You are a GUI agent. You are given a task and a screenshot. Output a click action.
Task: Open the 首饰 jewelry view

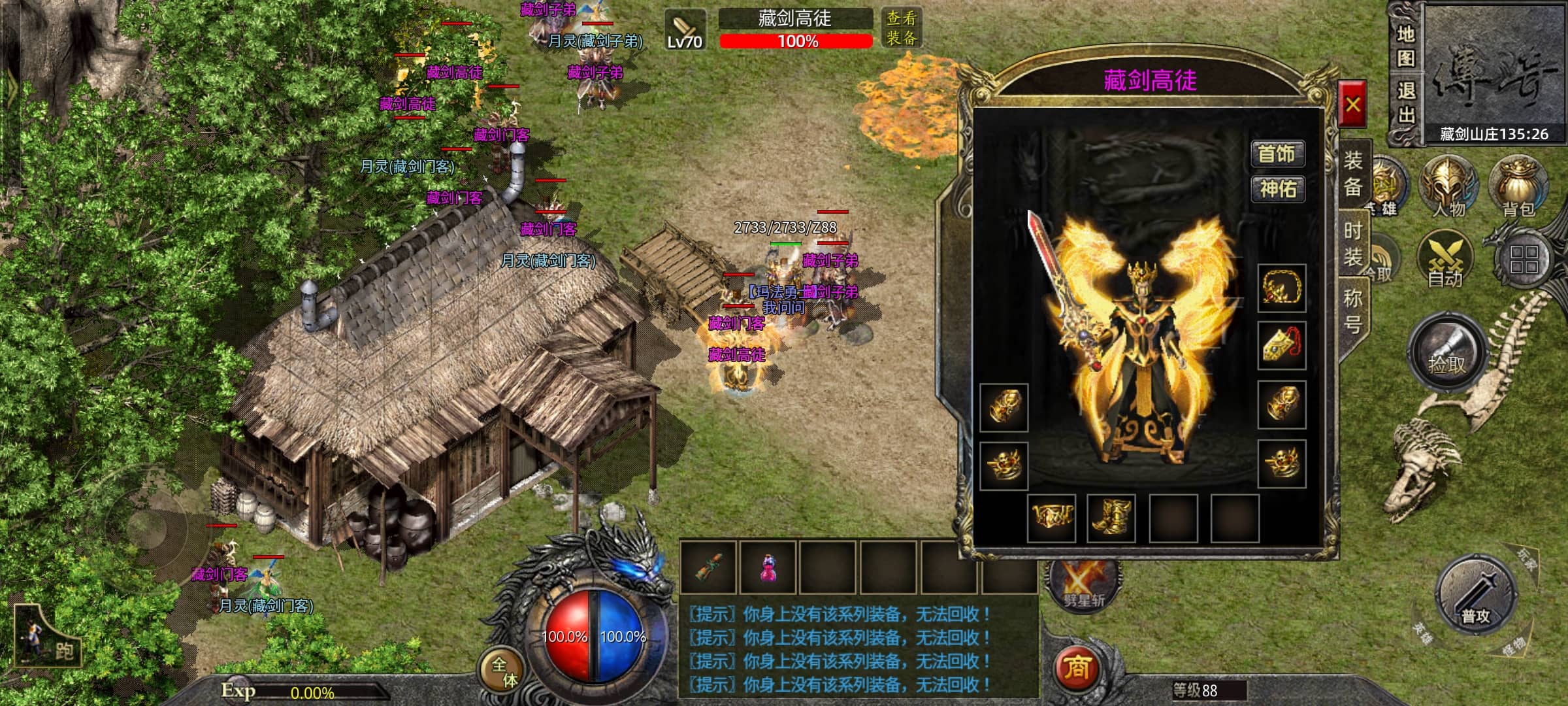pos(1277,154)
